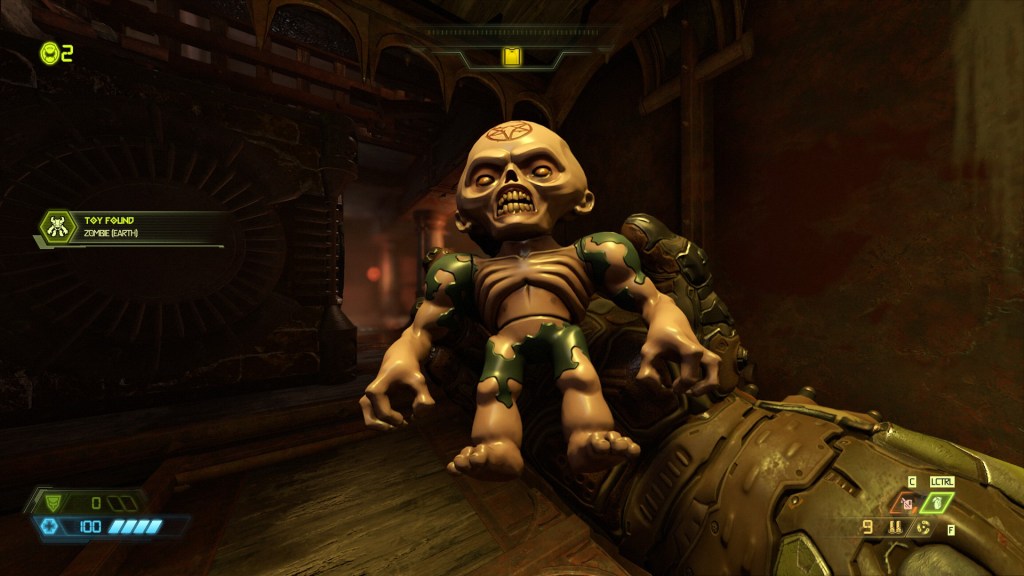The height and width of the screenshot is (576, 1024).
Task: Click the blue health cross icon
Action: [47, 526]
